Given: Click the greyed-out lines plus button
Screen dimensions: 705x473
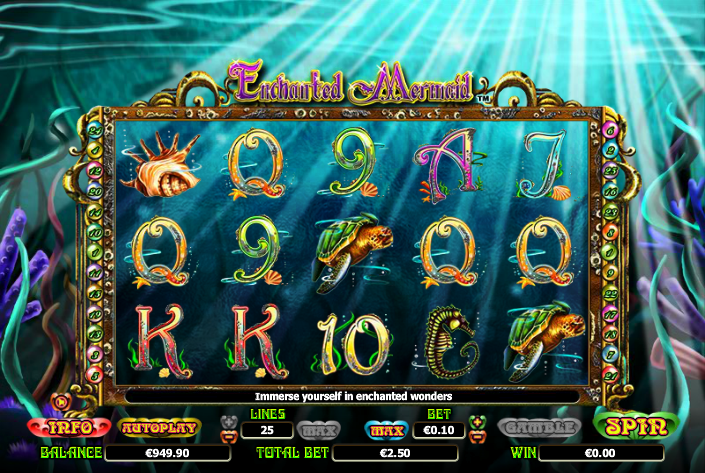Looking at the screenshot, I should (x=228, y=422).
